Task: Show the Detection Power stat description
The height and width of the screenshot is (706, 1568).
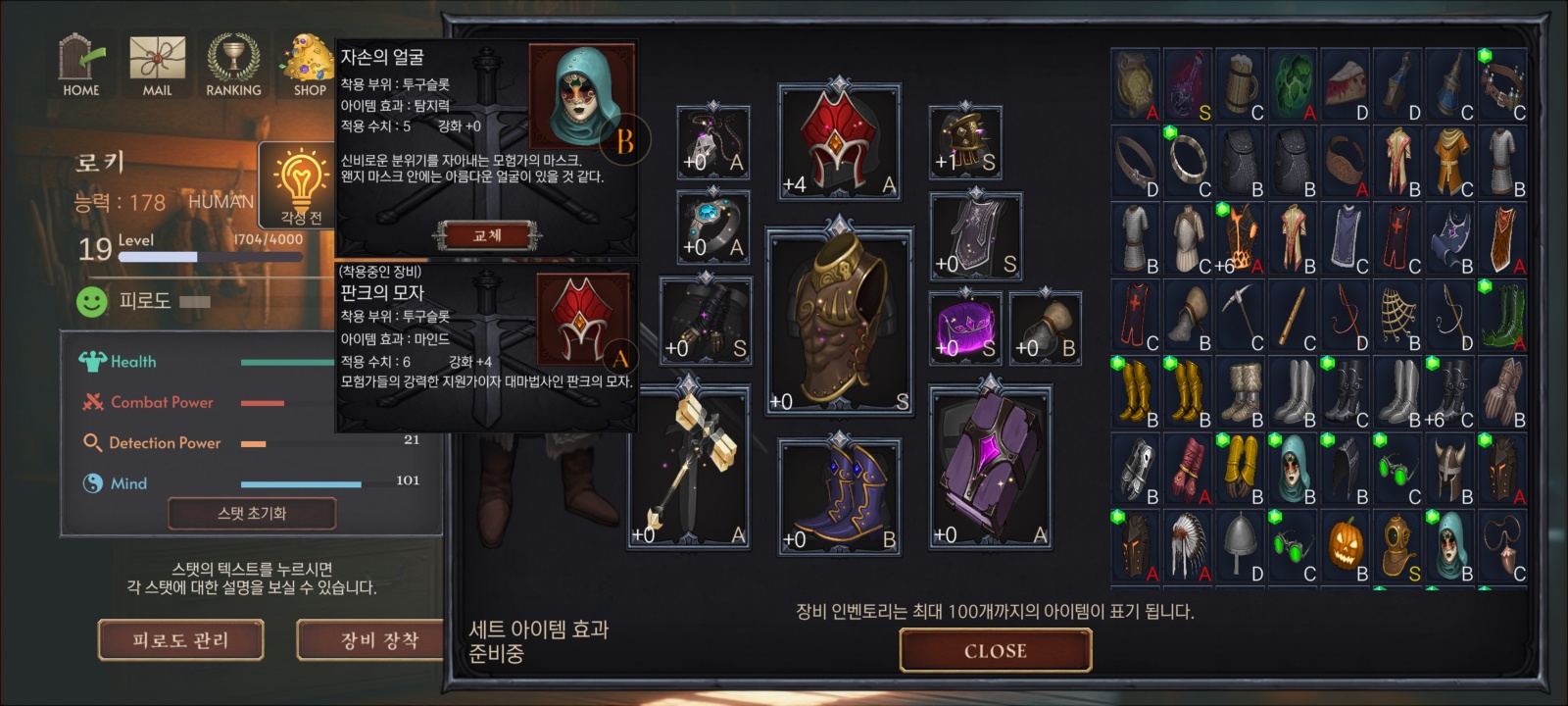Action: (x=165, y=443)
